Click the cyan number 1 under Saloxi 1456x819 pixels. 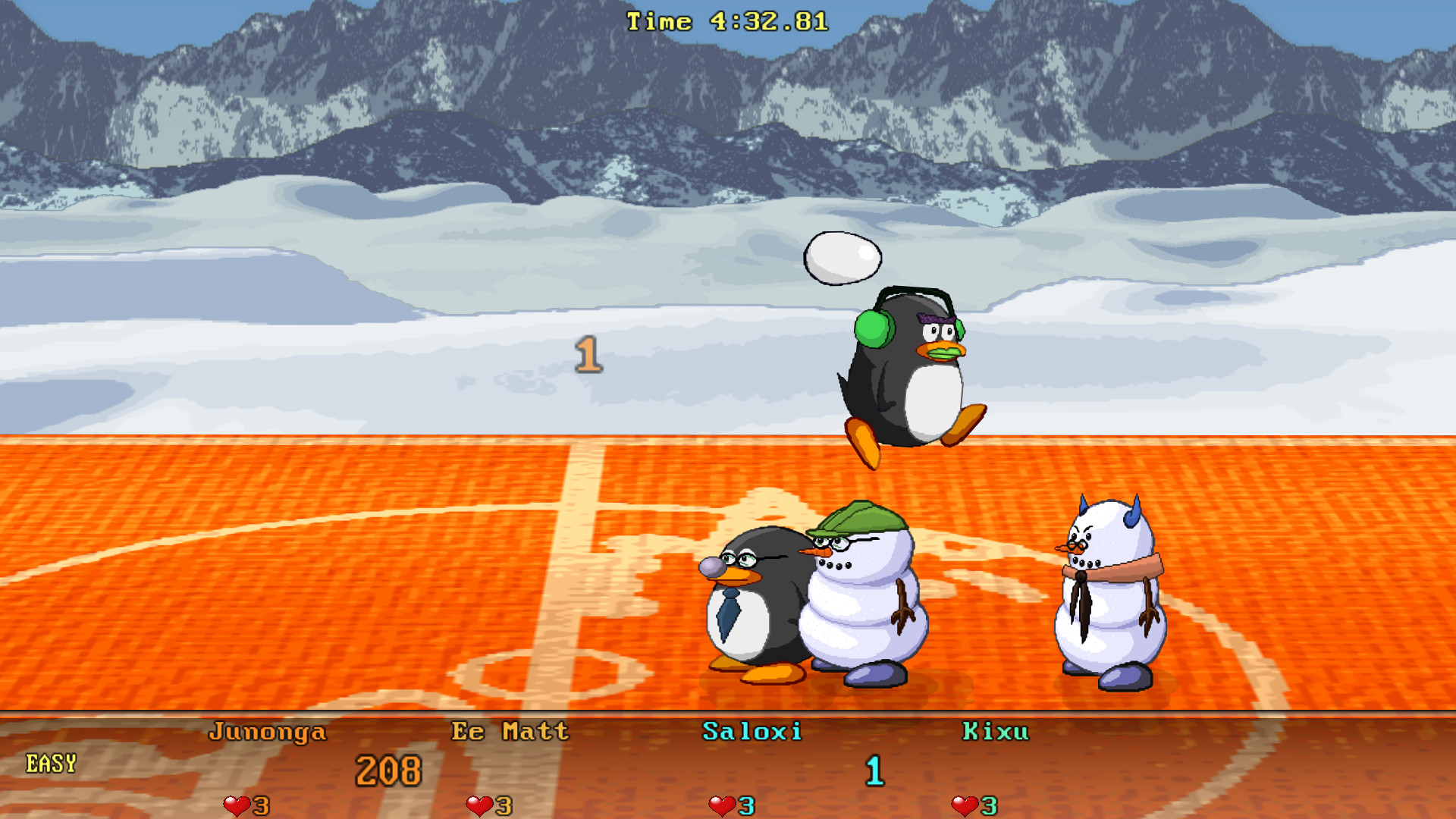click(x=874, y=770)
